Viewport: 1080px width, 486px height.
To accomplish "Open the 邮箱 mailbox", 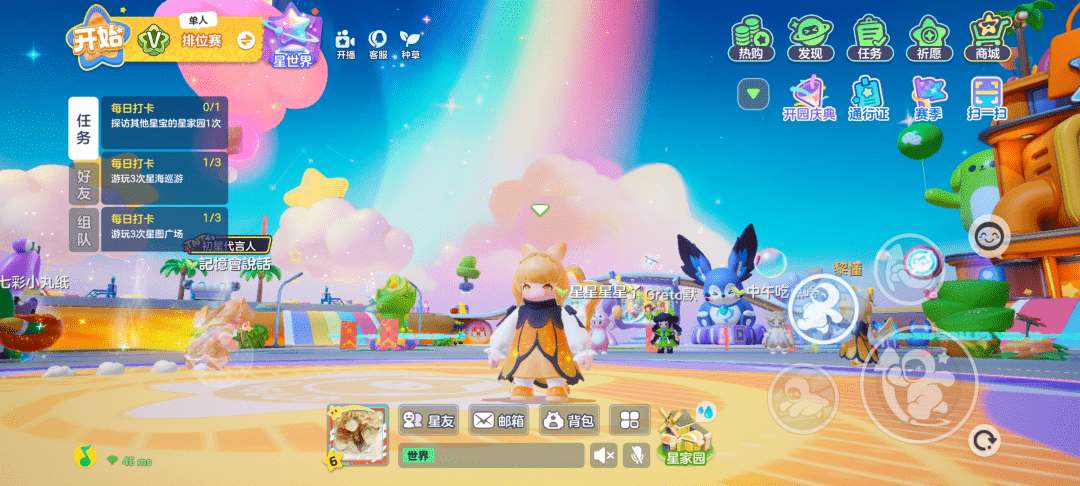I will coord(500,421).
